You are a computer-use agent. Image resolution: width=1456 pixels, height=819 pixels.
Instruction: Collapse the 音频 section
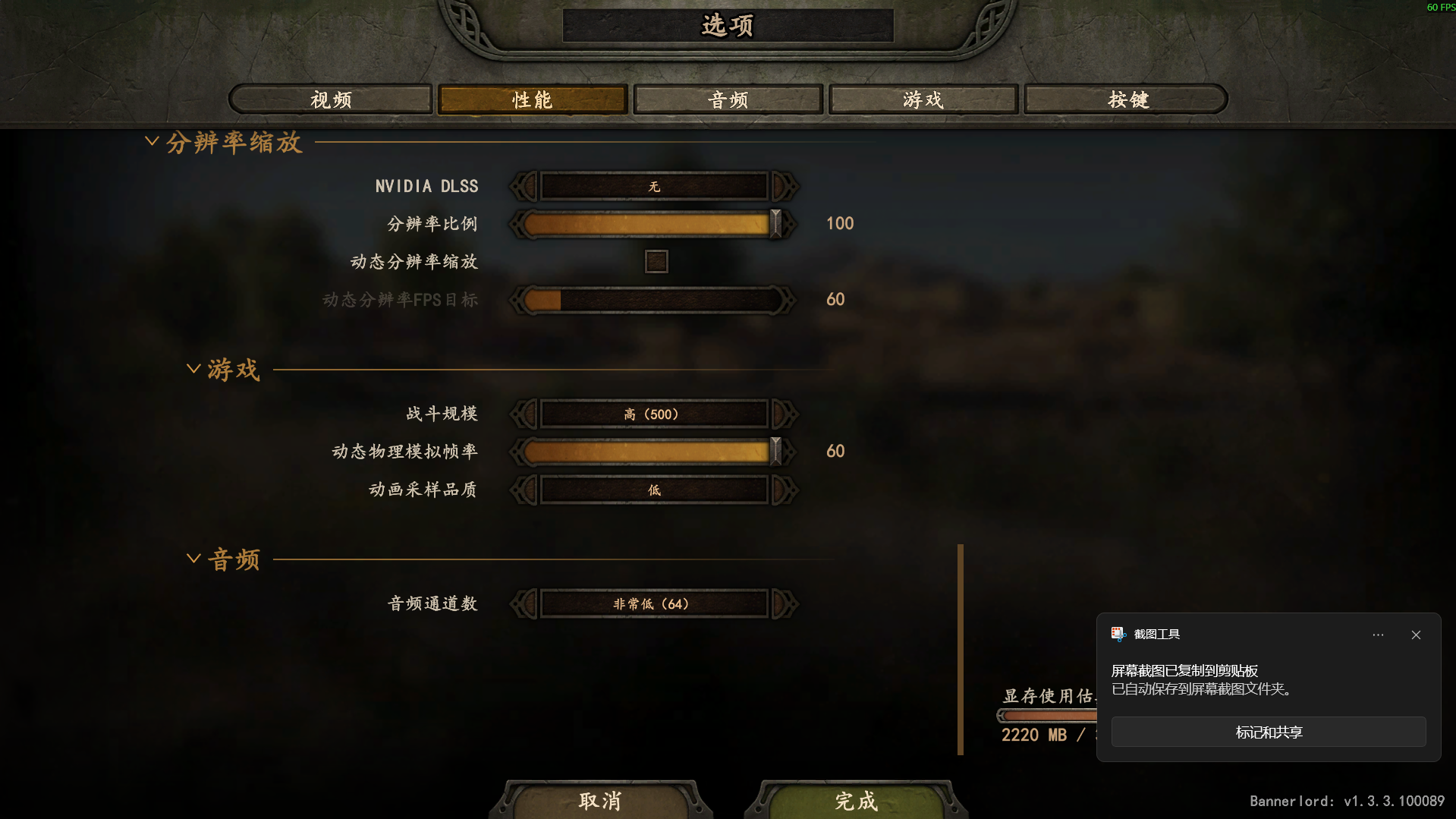193,557
